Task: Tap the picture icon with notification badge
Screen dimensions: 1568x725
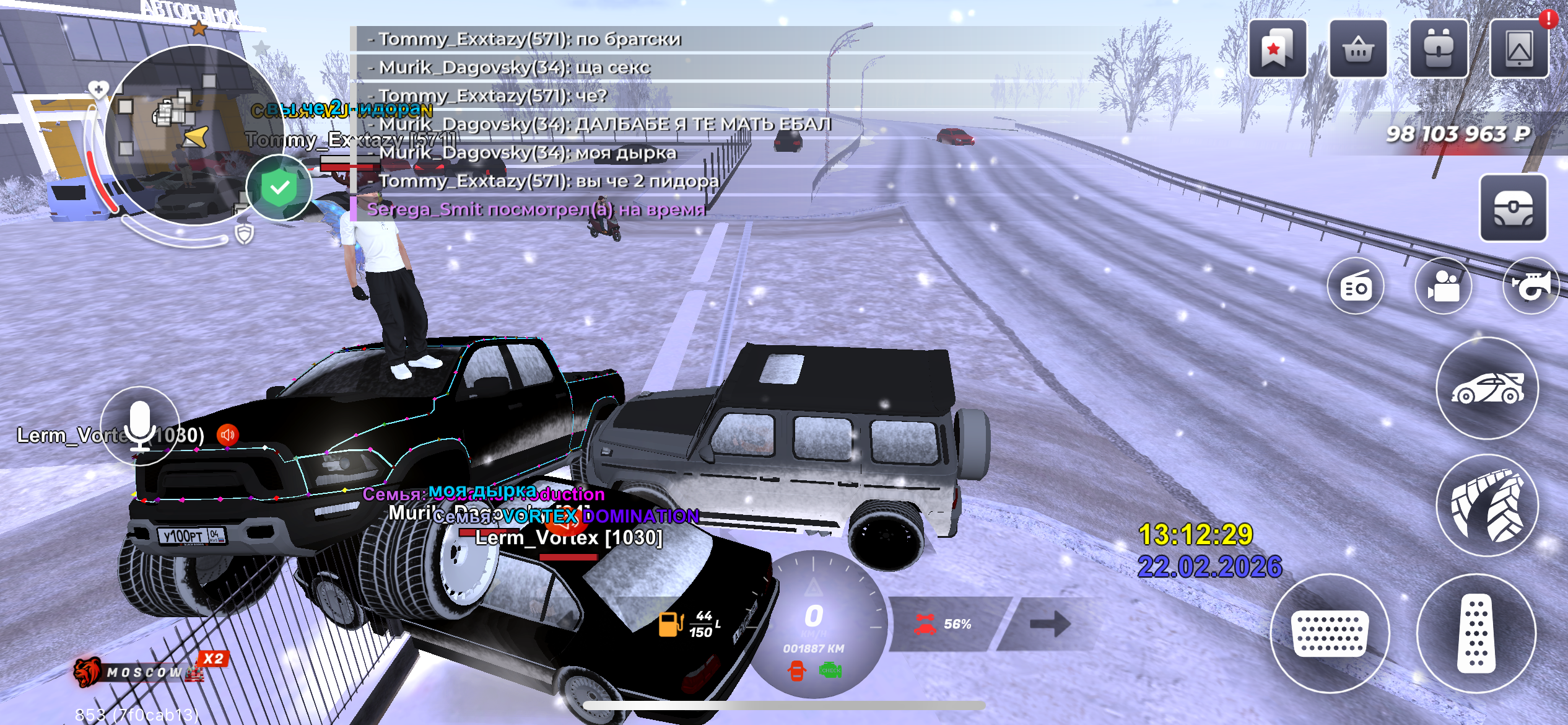Action: 1518,48
